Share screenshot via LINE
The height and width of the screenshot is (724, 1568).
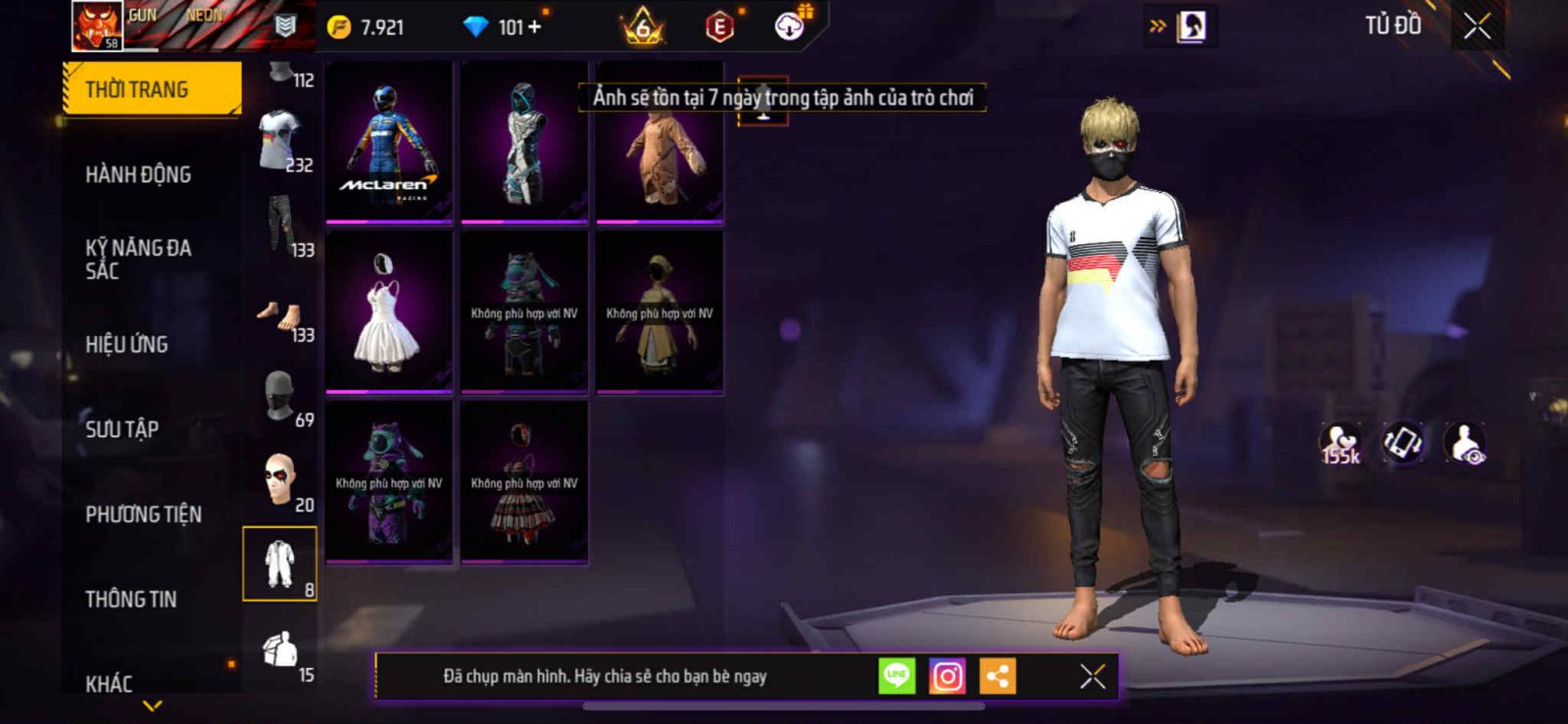tap(897, 676)
